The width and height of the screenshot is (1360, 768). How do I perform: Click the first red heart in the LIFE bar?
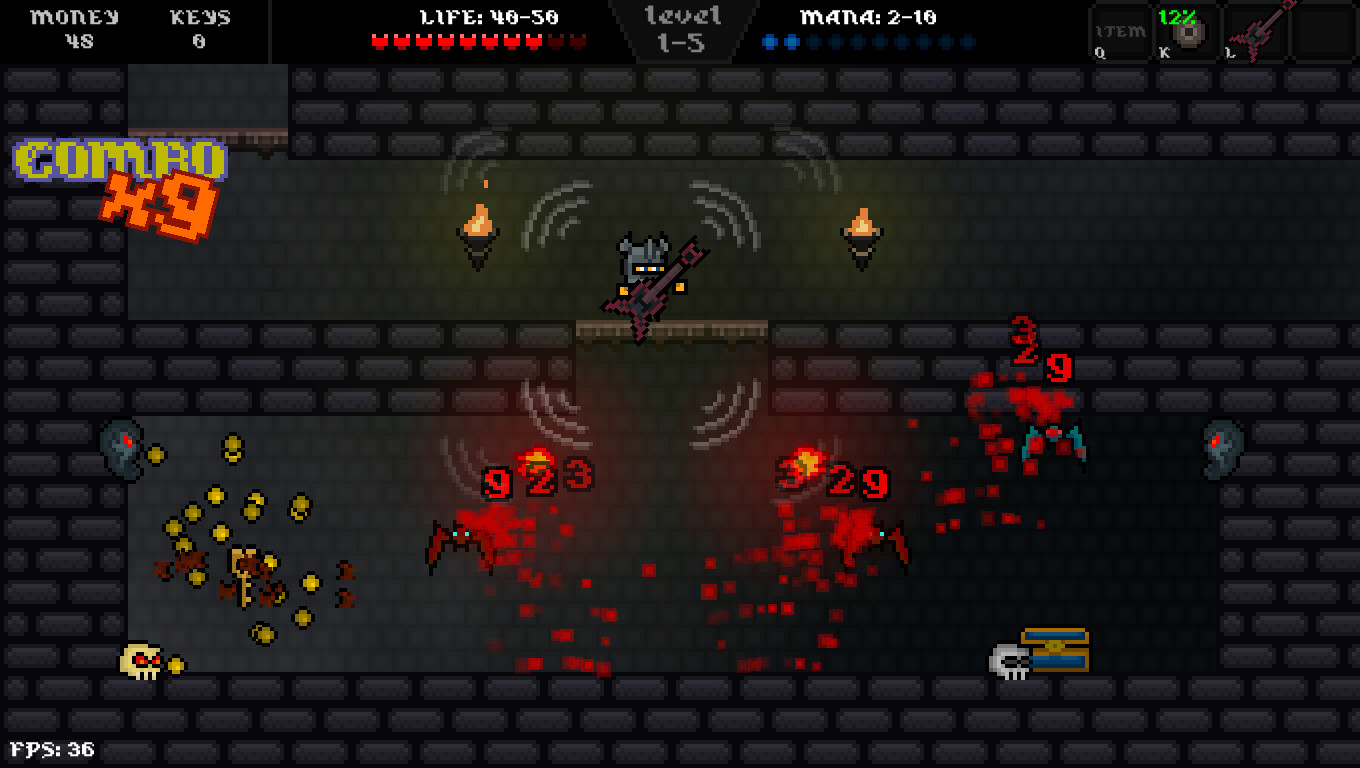coord(379,40)
